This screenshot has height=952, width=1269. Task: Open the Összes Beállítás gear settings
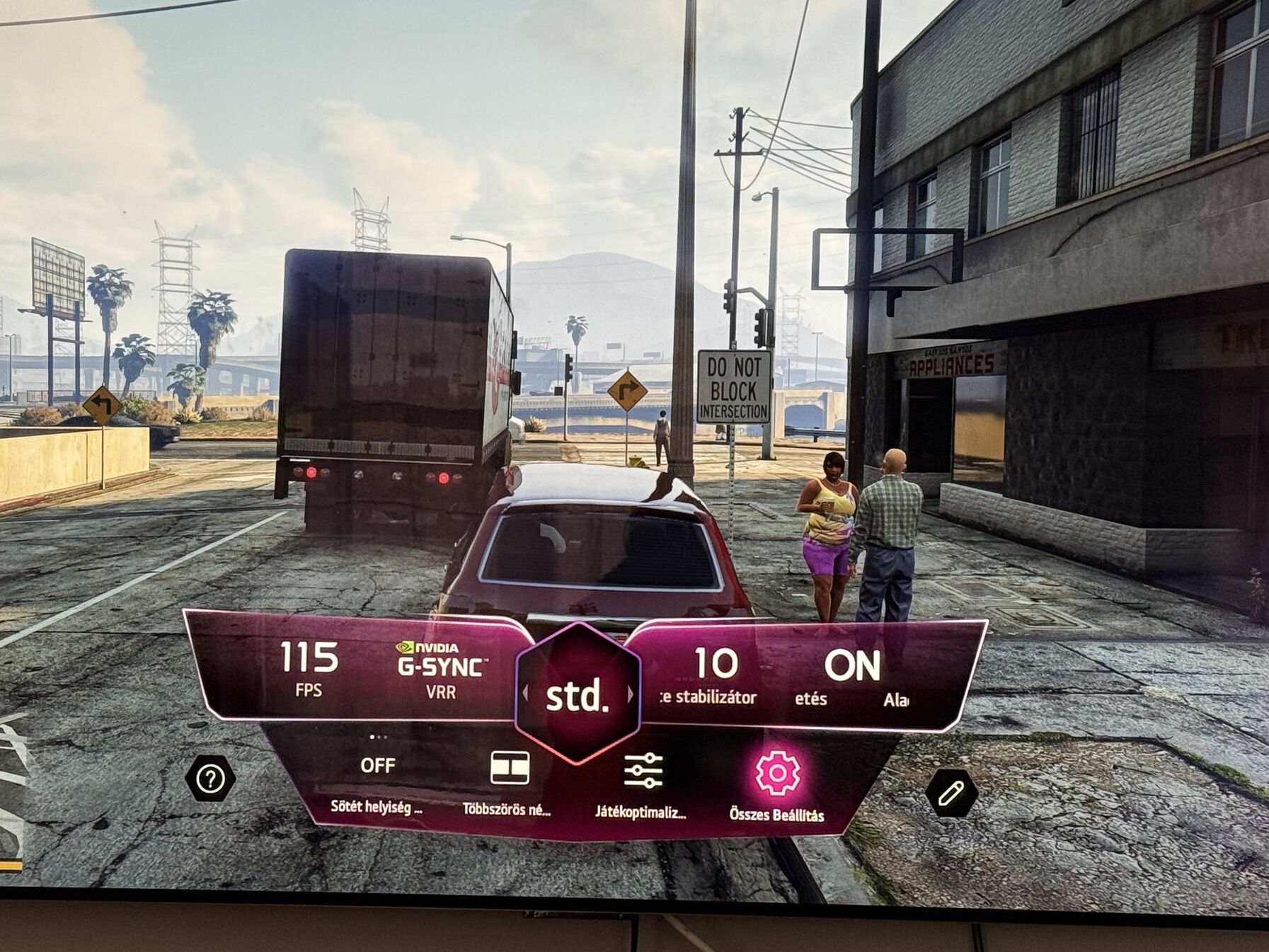(777, 774)
